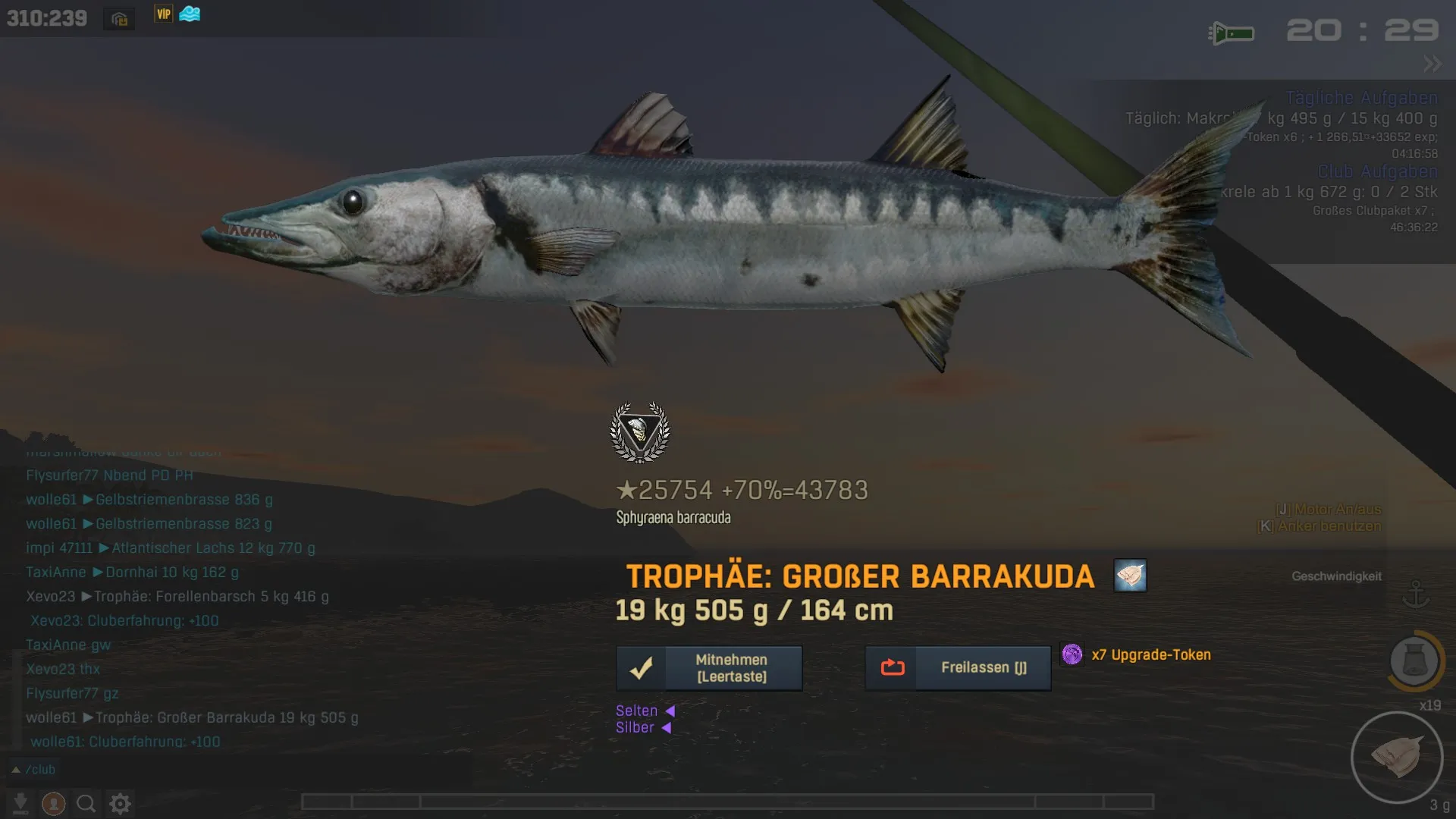Image resolution: width=1456 pixels, height=819 pixels.
Task: Click the blue waves icon
Action: click(x=190, y=14)
